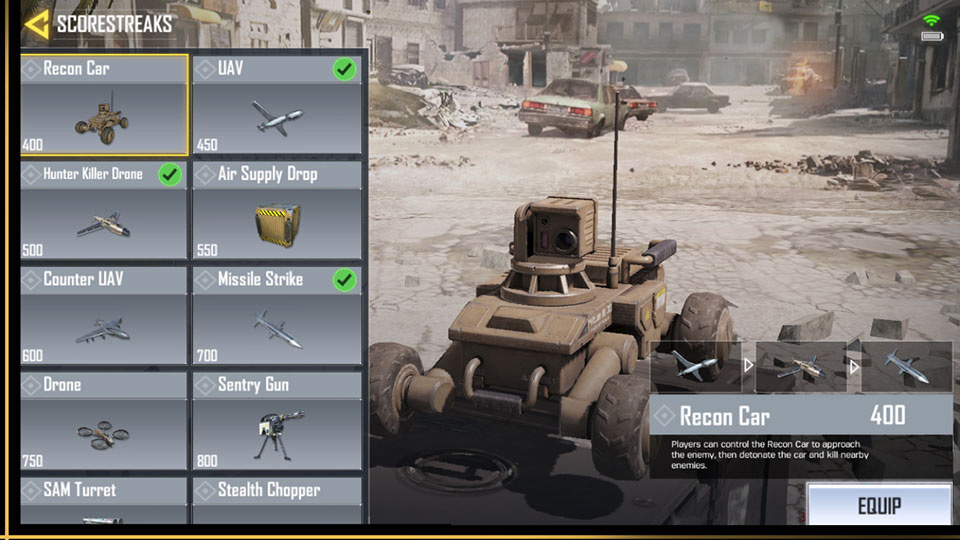Pick the Air Supply Drop tile

tap(276, 210)
